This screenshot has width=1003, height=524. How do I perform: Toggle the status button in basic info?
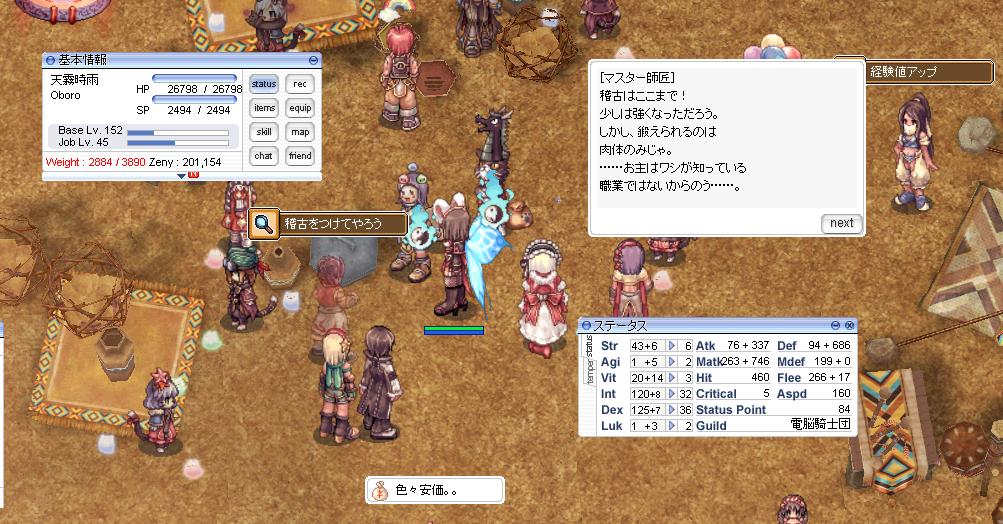264,84
